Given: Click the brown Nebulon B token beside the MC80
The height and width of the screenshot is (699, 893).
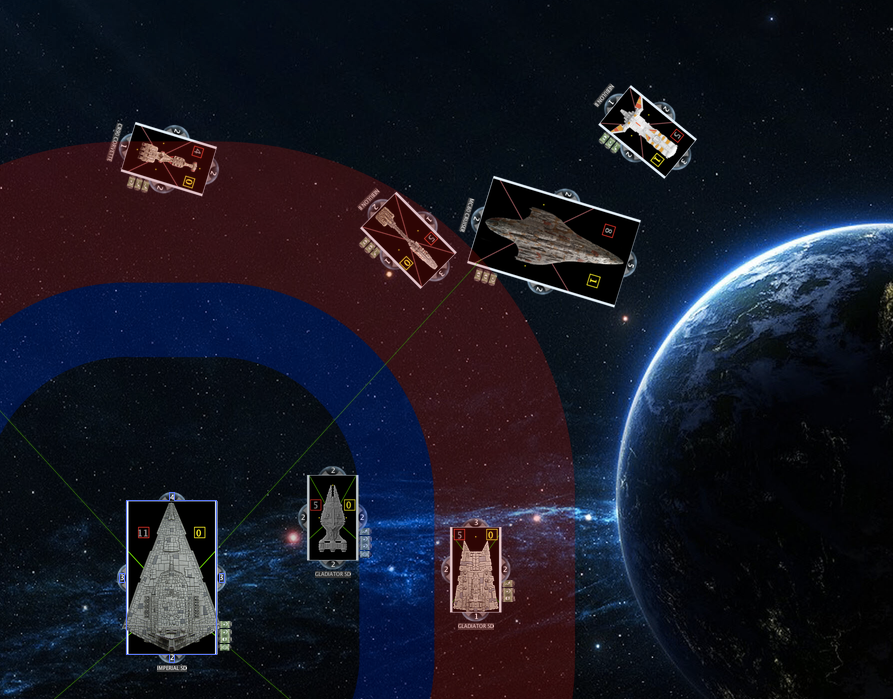Looking at the screenshot, I should [x=408, y=239].
